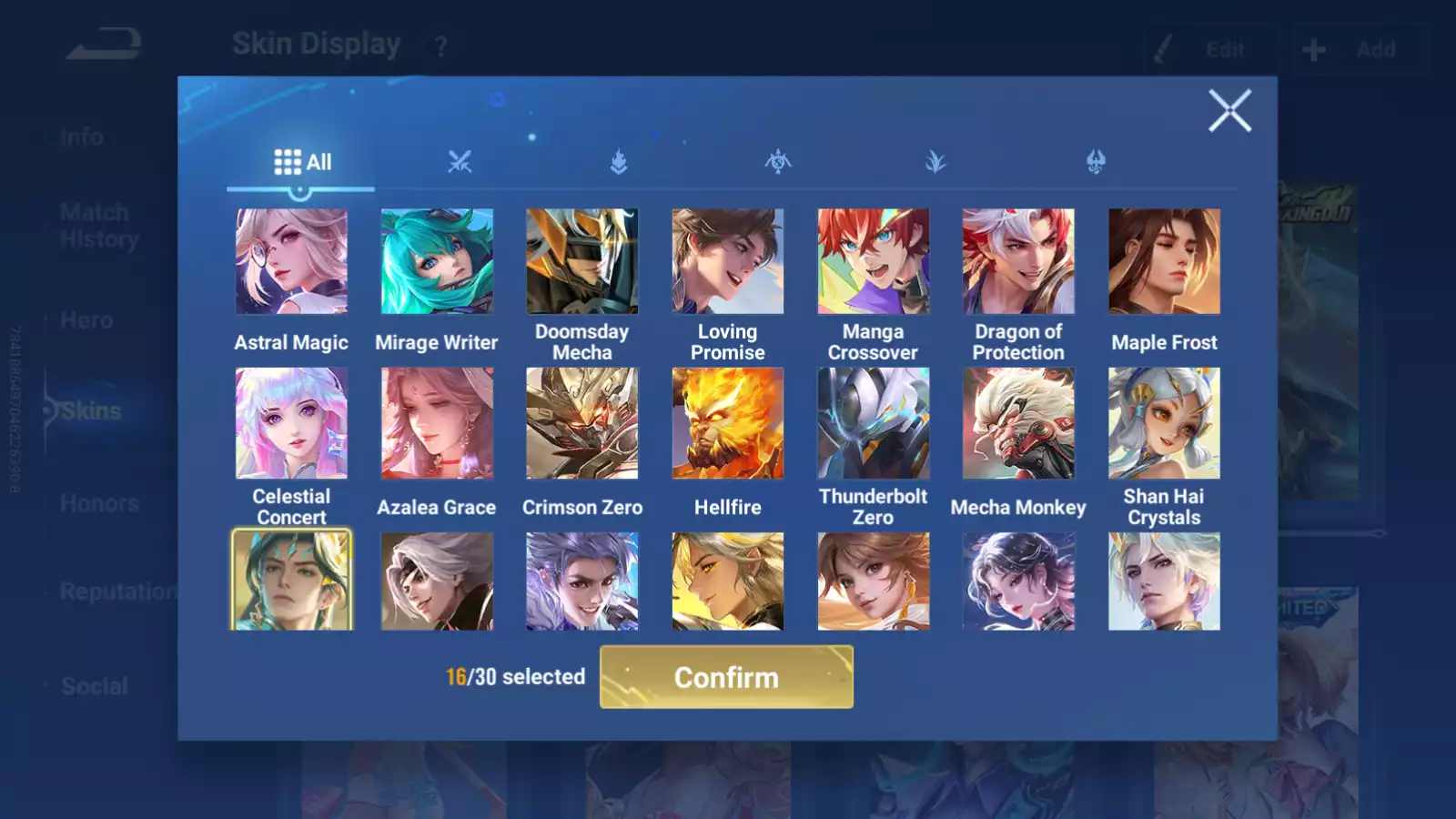Click the Mecha Monkey skin thumbnail
The image size is (1456, 819).
pyautogui.click(x=1018, y=423)
